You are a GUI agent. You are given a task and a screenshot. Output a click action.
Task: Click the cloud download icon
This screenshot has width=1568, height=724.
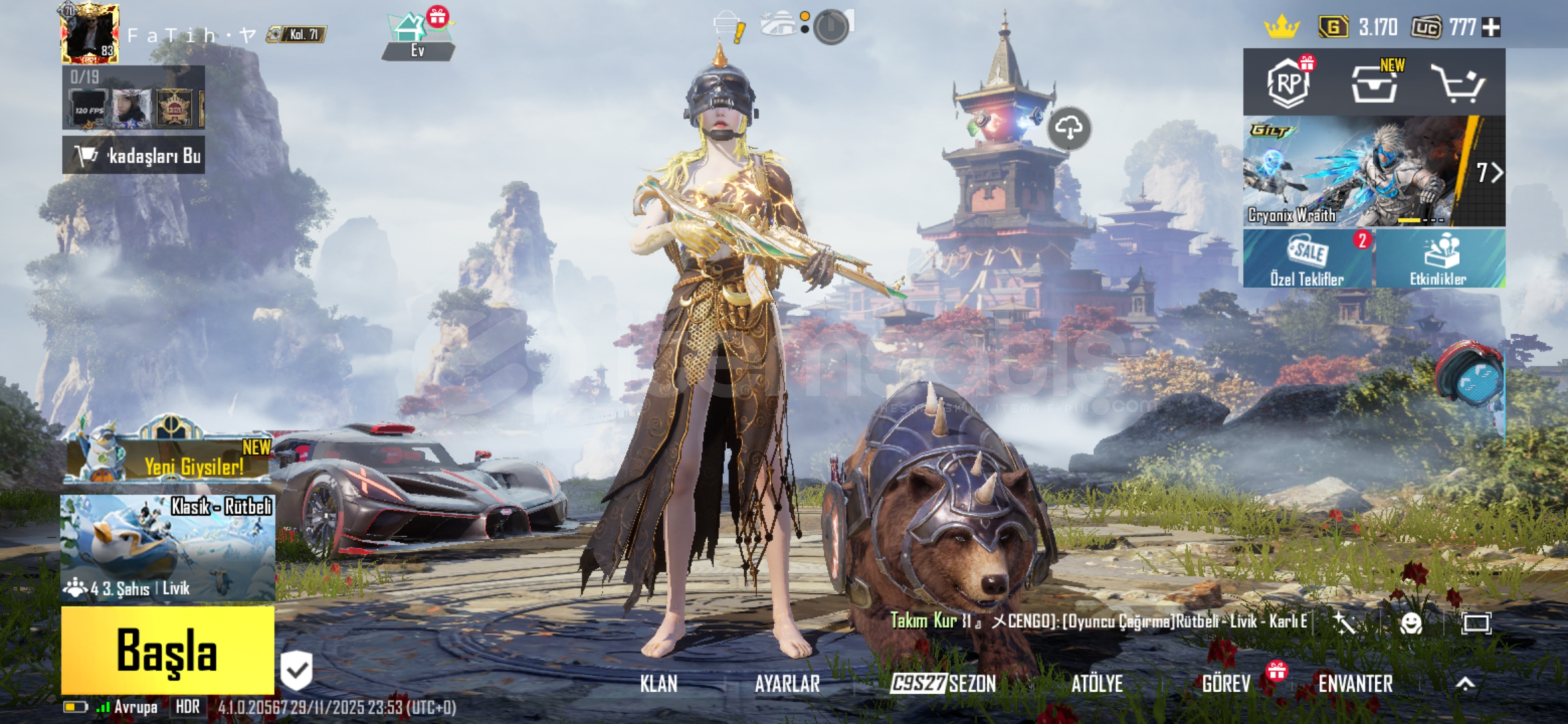click(1069, 127)
